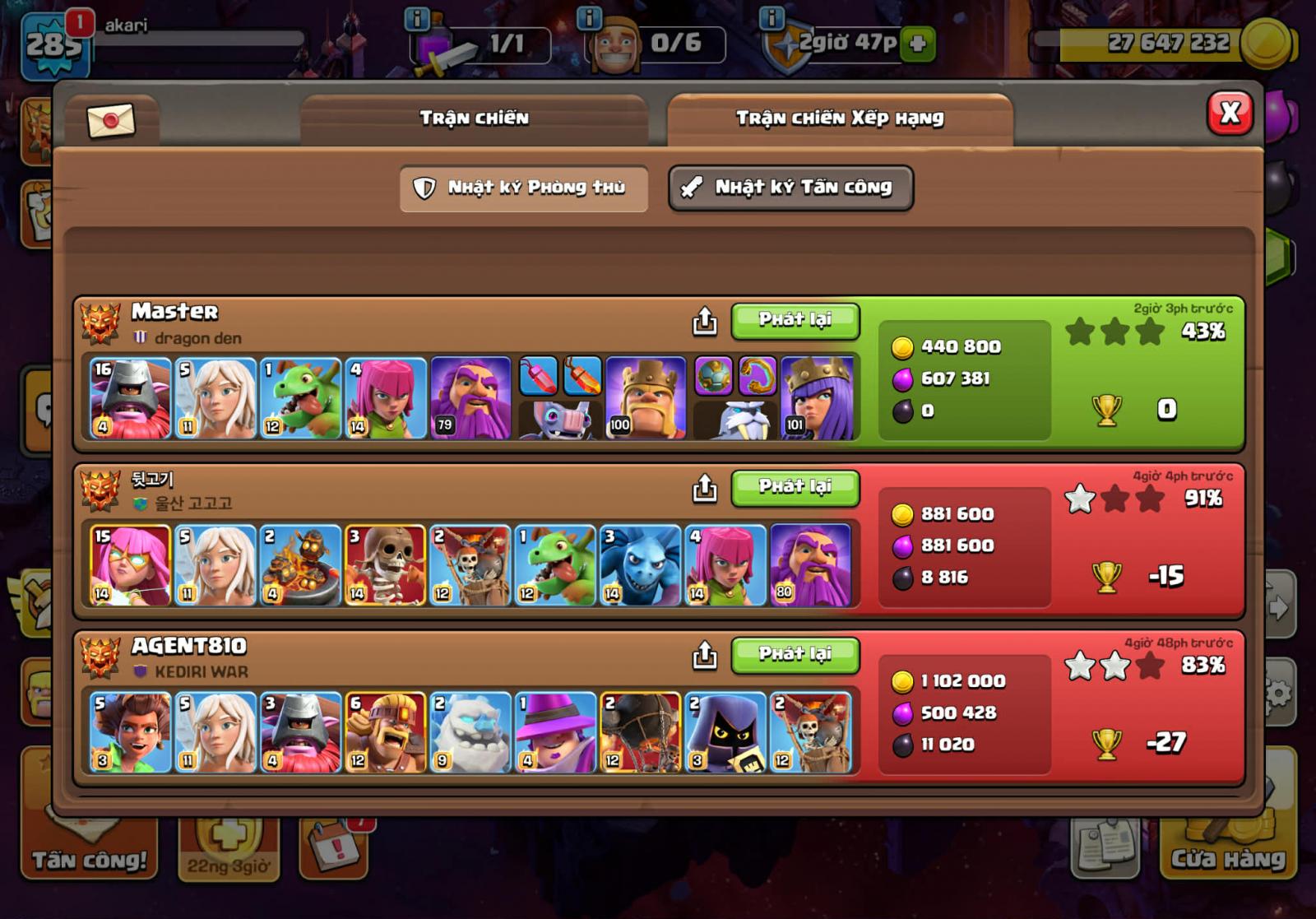
Task: Open the mail inbox envelope tab
Action: point(110,121)
